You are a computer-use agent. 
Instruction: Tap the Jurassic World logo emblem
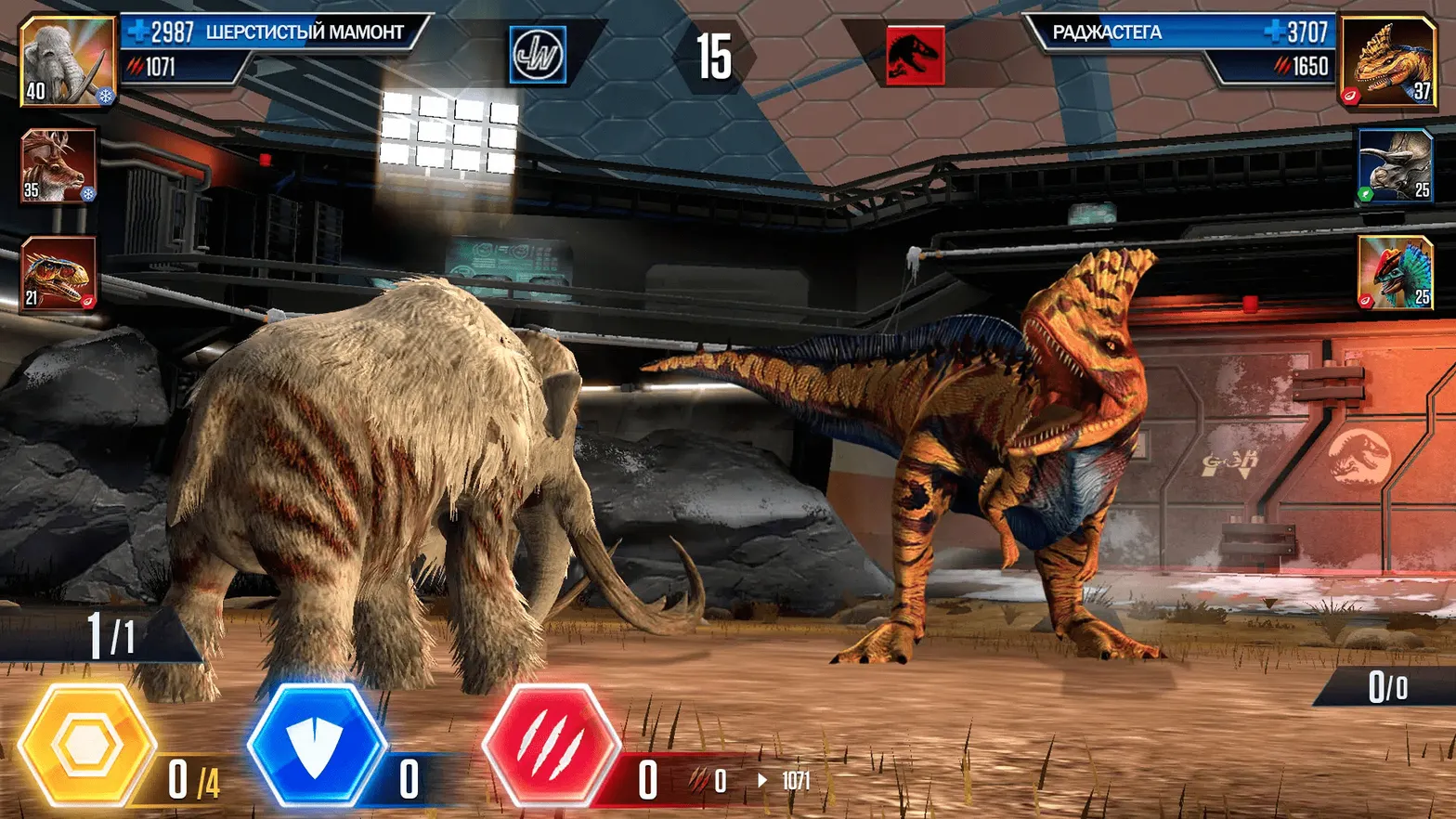[537, 54]
